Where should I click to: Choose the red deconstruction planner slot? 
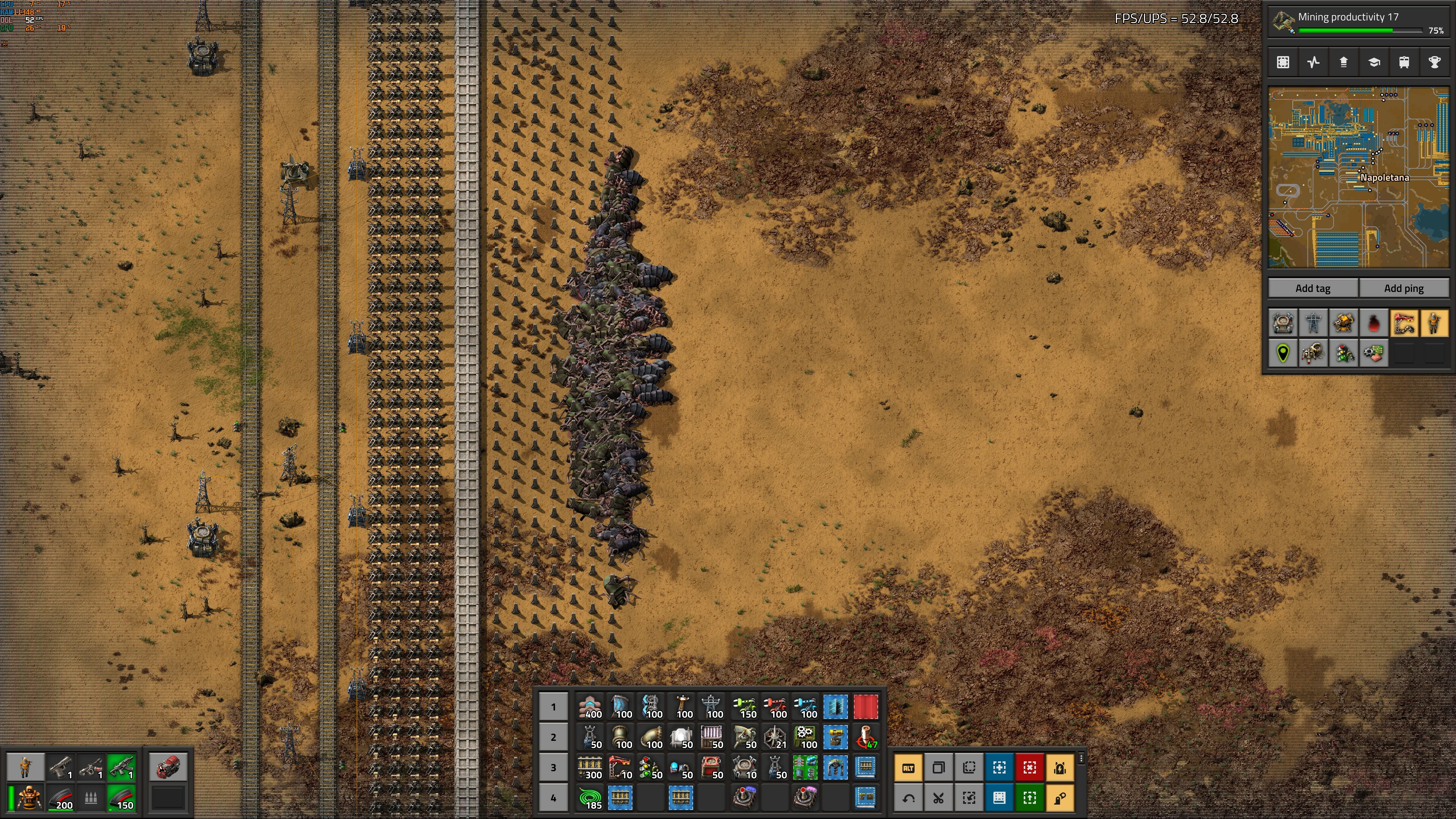click(865, 706)
